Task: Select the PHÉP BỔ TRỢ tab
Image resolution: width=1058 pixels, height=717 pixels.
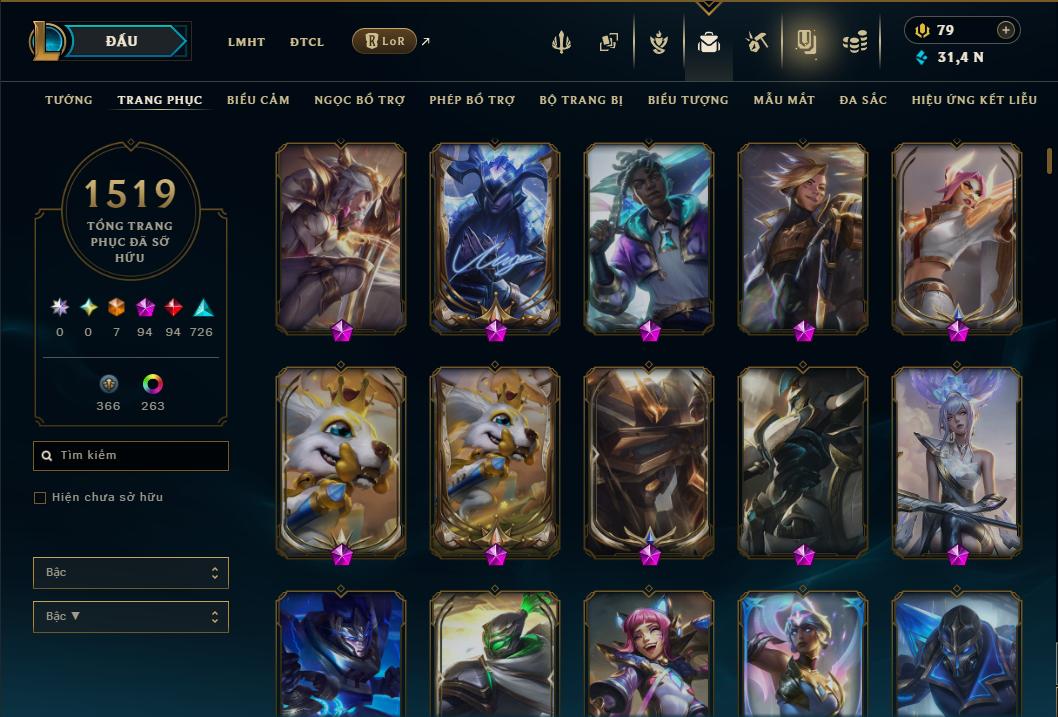Action: tap(472, 100)
